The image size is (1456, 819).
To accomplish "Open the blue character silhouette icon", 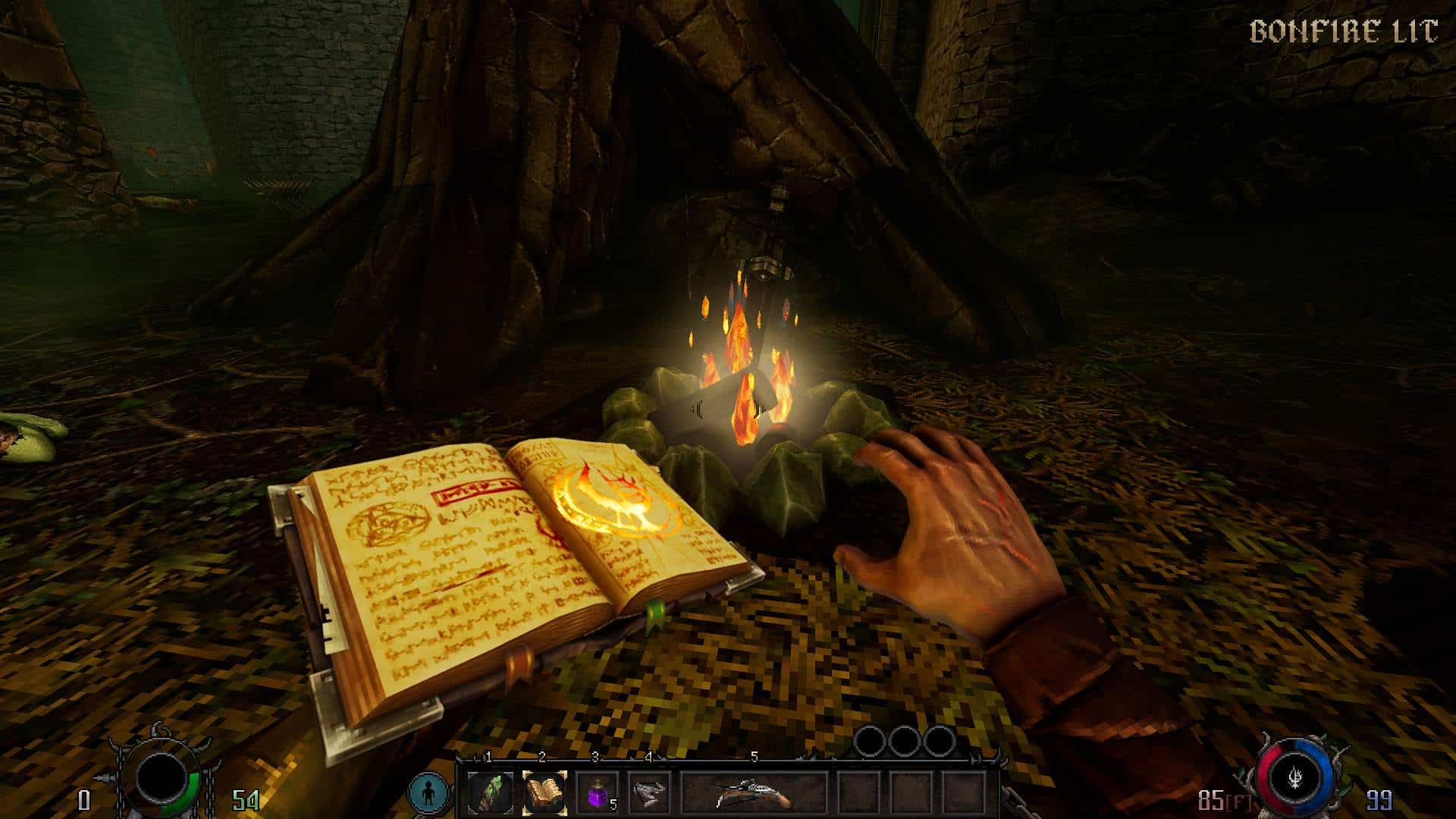I will 428,792.
